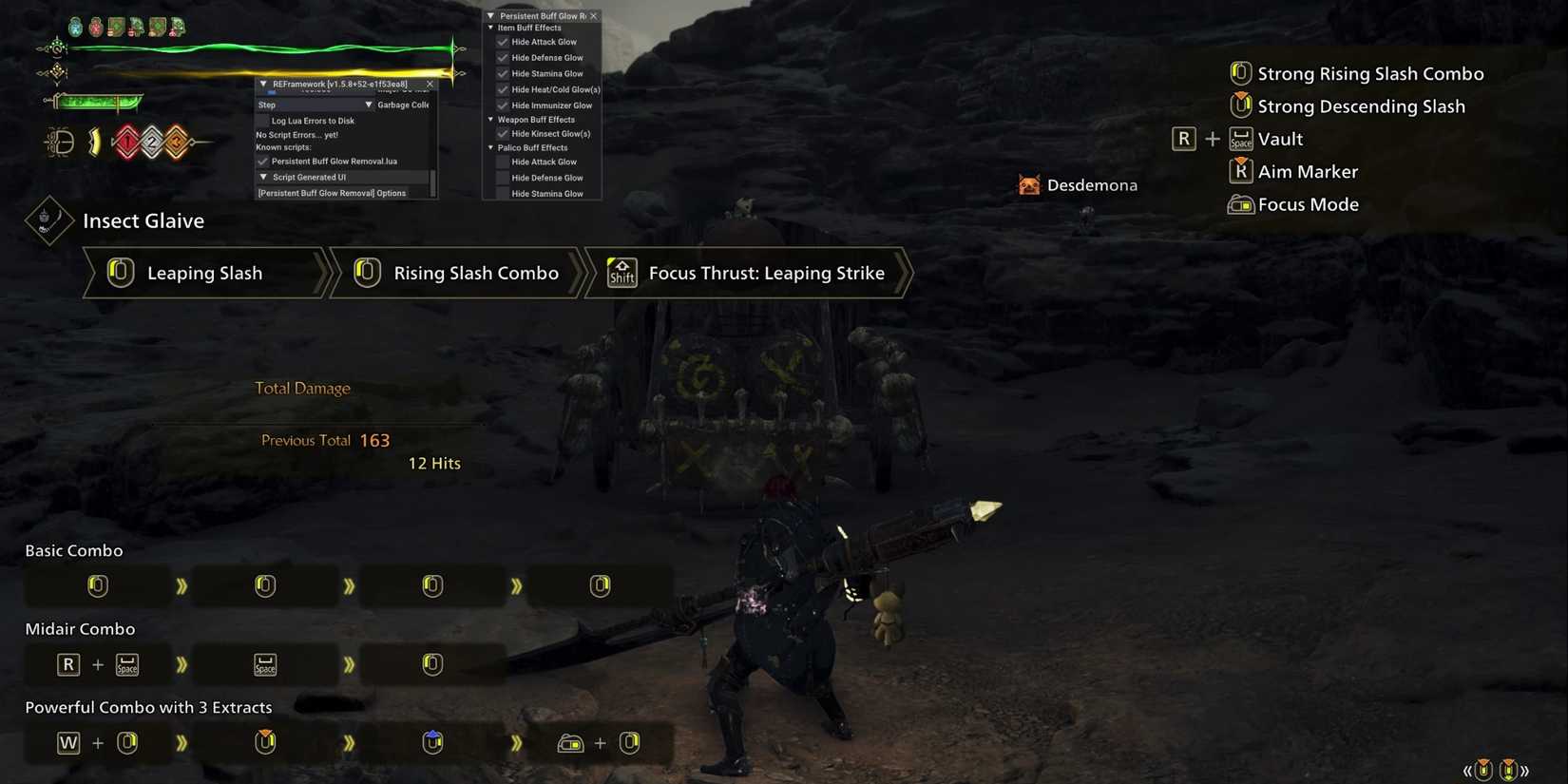Click the mouse icon on Leaping Slash
The width and height of the screenshot is (1568, 784).
120,273
